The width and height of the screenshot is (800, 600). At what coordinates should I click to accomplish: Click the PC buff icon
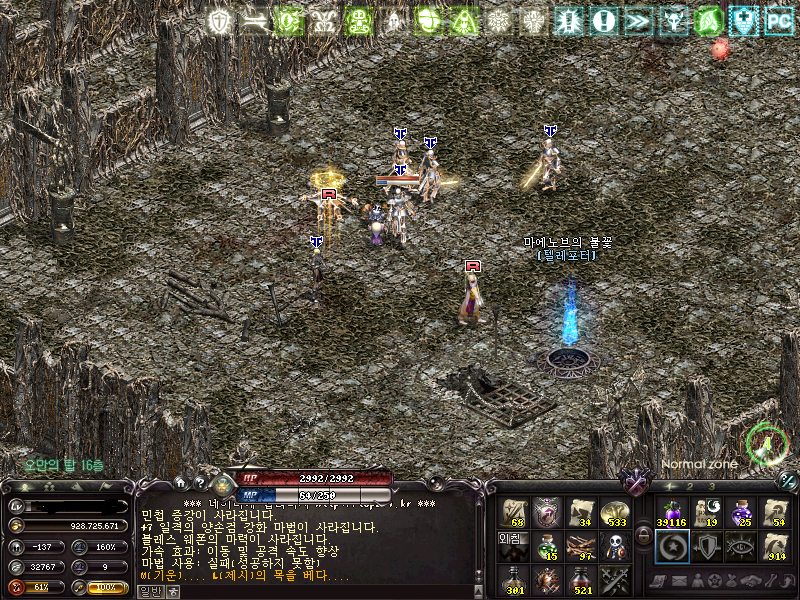pos(779,20)
